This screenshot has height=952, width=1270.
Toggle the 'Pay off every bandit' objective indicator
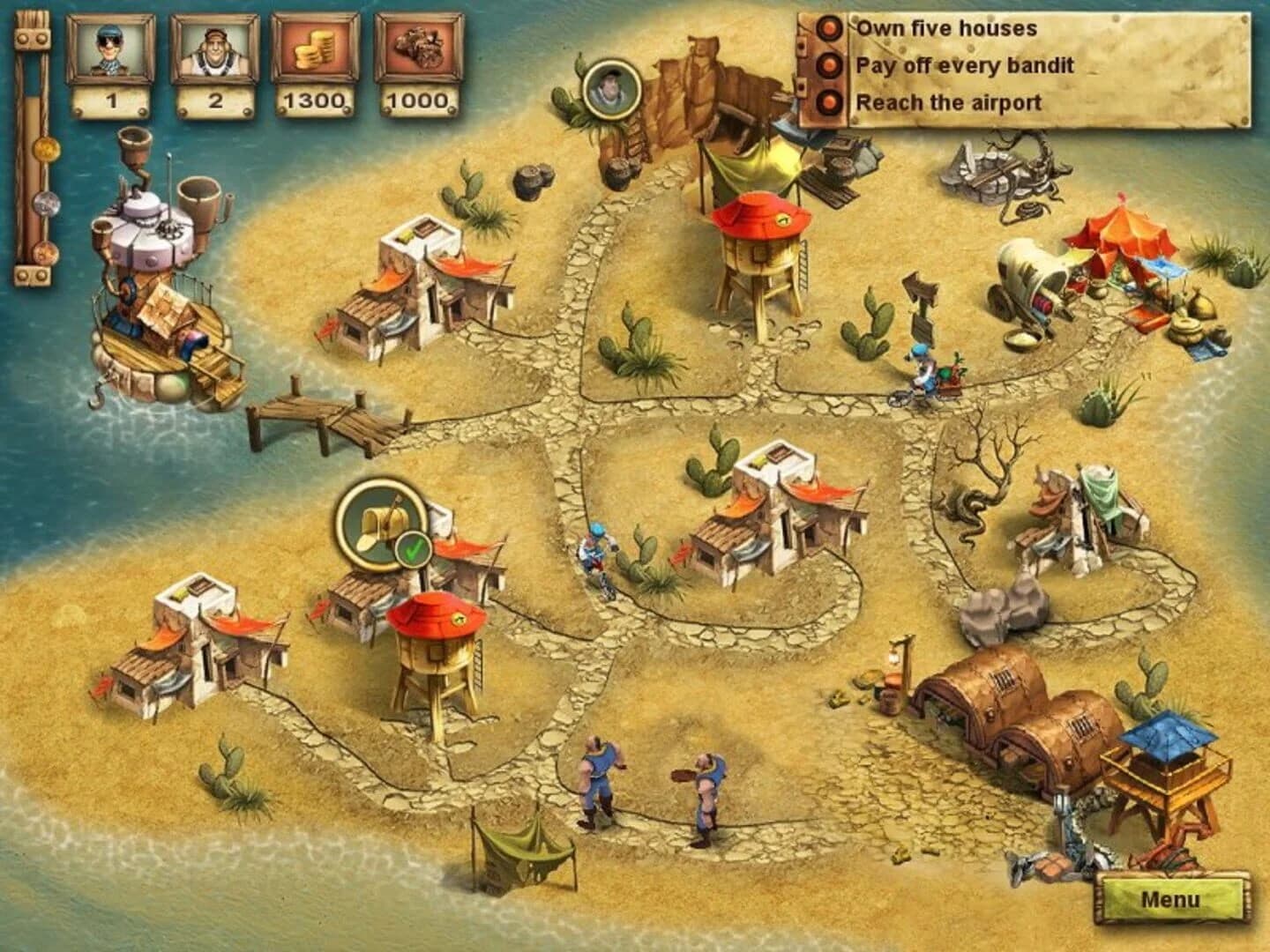click(827, 66)
